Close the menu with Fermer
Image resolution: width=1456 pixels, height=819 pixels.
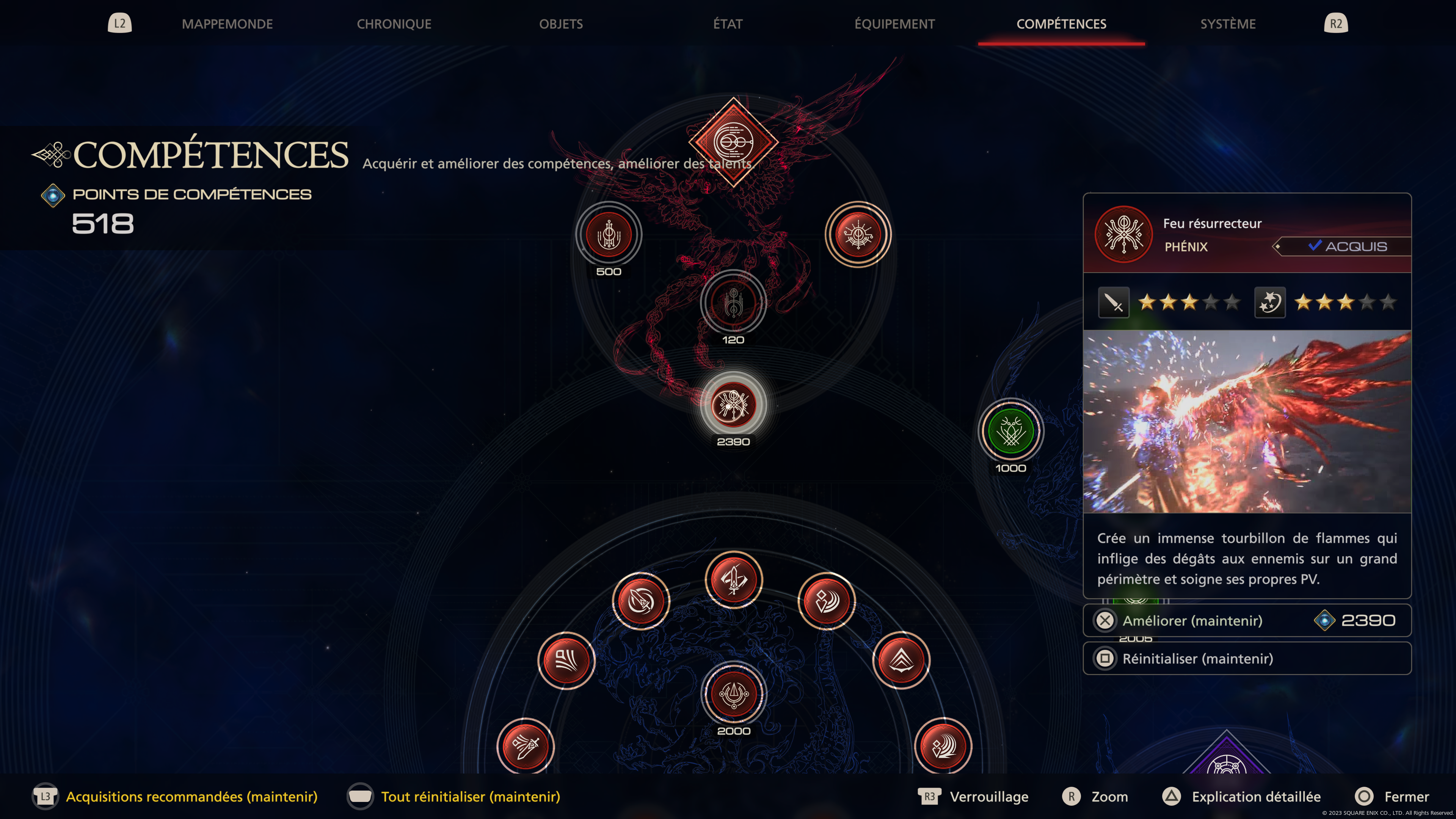(1406, 796)
